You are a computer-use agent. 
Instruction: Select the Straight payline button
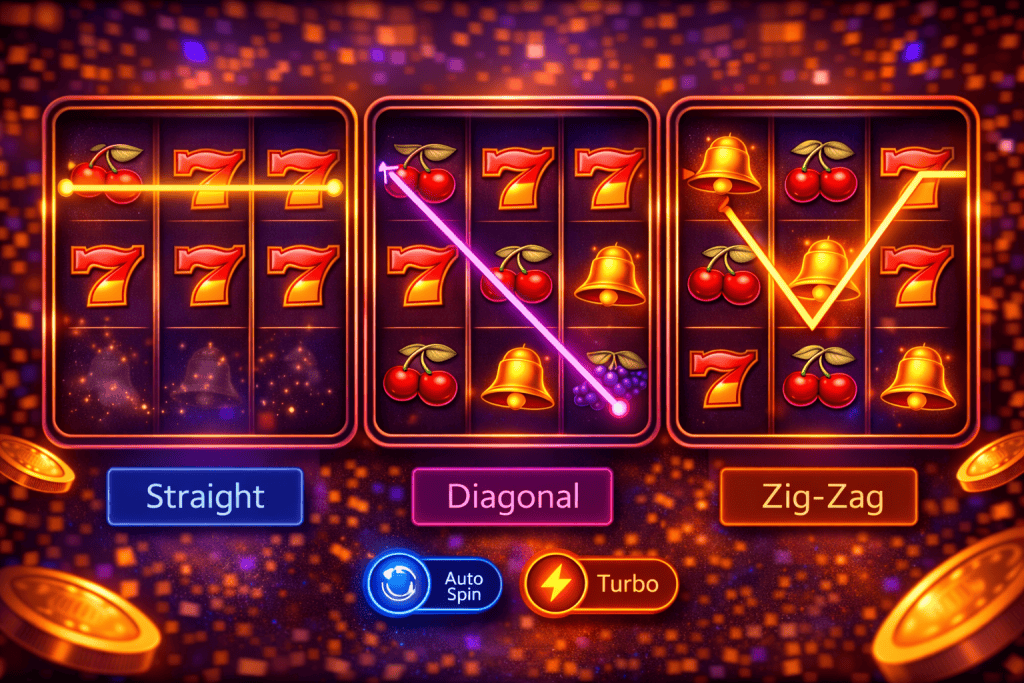tap(205, 496)
